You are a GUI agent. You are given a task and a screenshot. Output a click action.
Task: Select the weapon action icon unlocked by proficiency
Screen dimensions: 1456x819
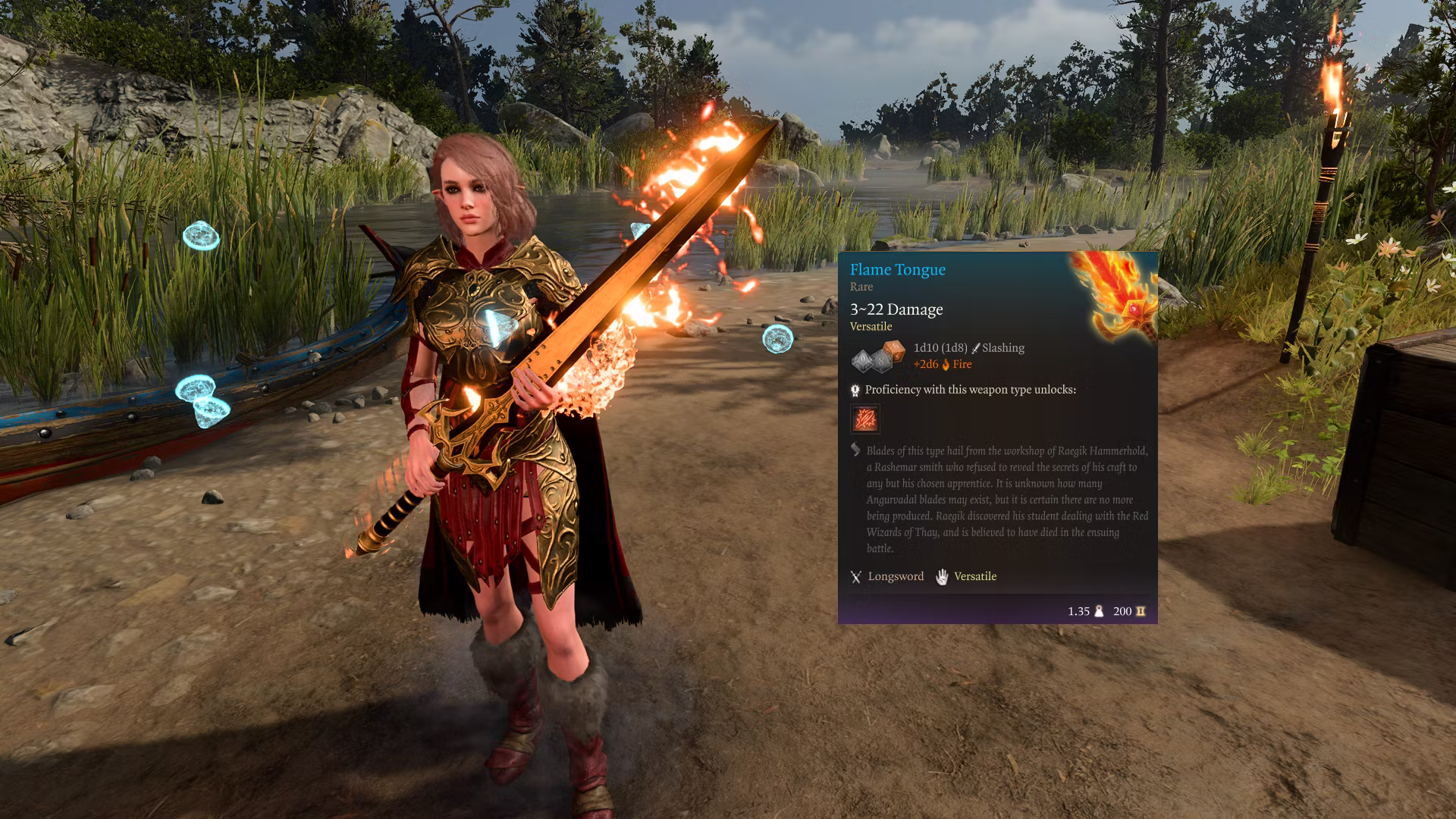tap(865, 419)
